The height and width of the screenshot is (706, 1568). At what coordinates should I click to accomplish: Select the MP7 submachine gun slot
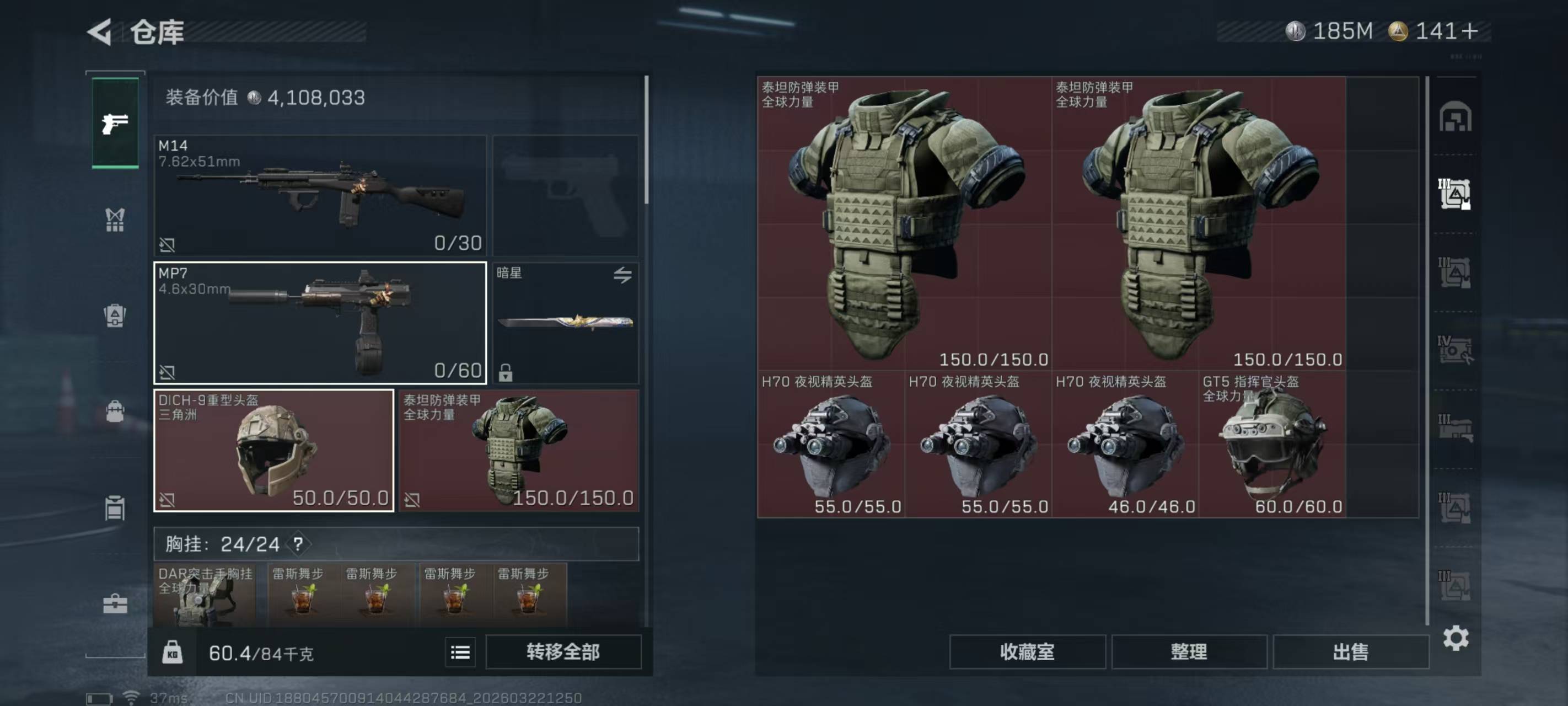[320, 323]
